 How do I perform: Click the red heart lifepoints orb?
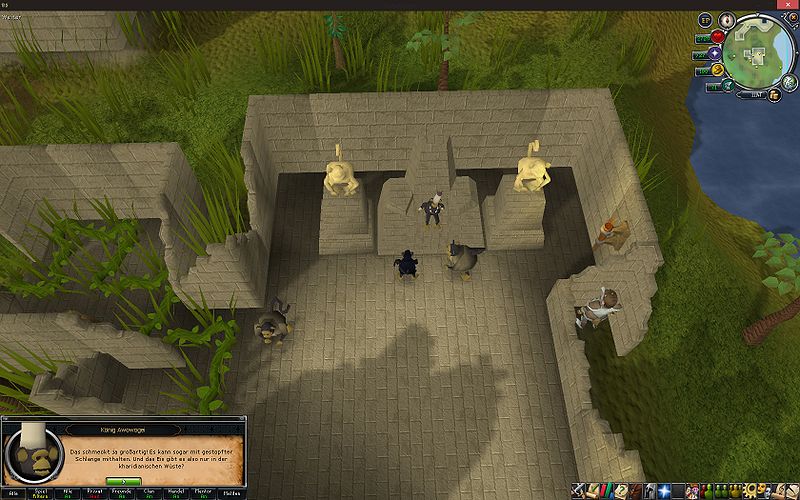pyautogui.click(x=716, y=38)
